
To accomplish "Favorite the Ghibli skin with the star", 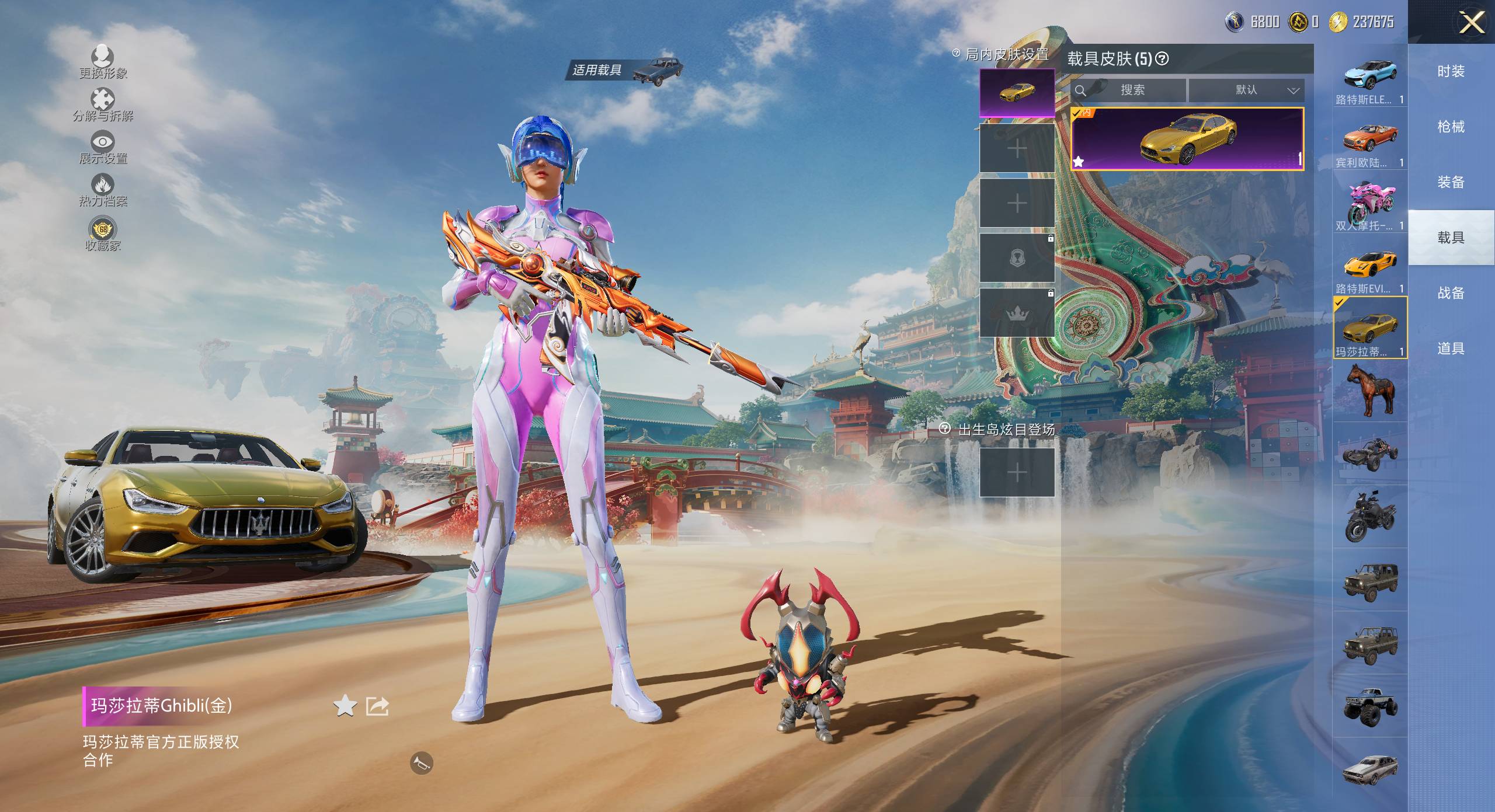I will (x=345, y=706).
